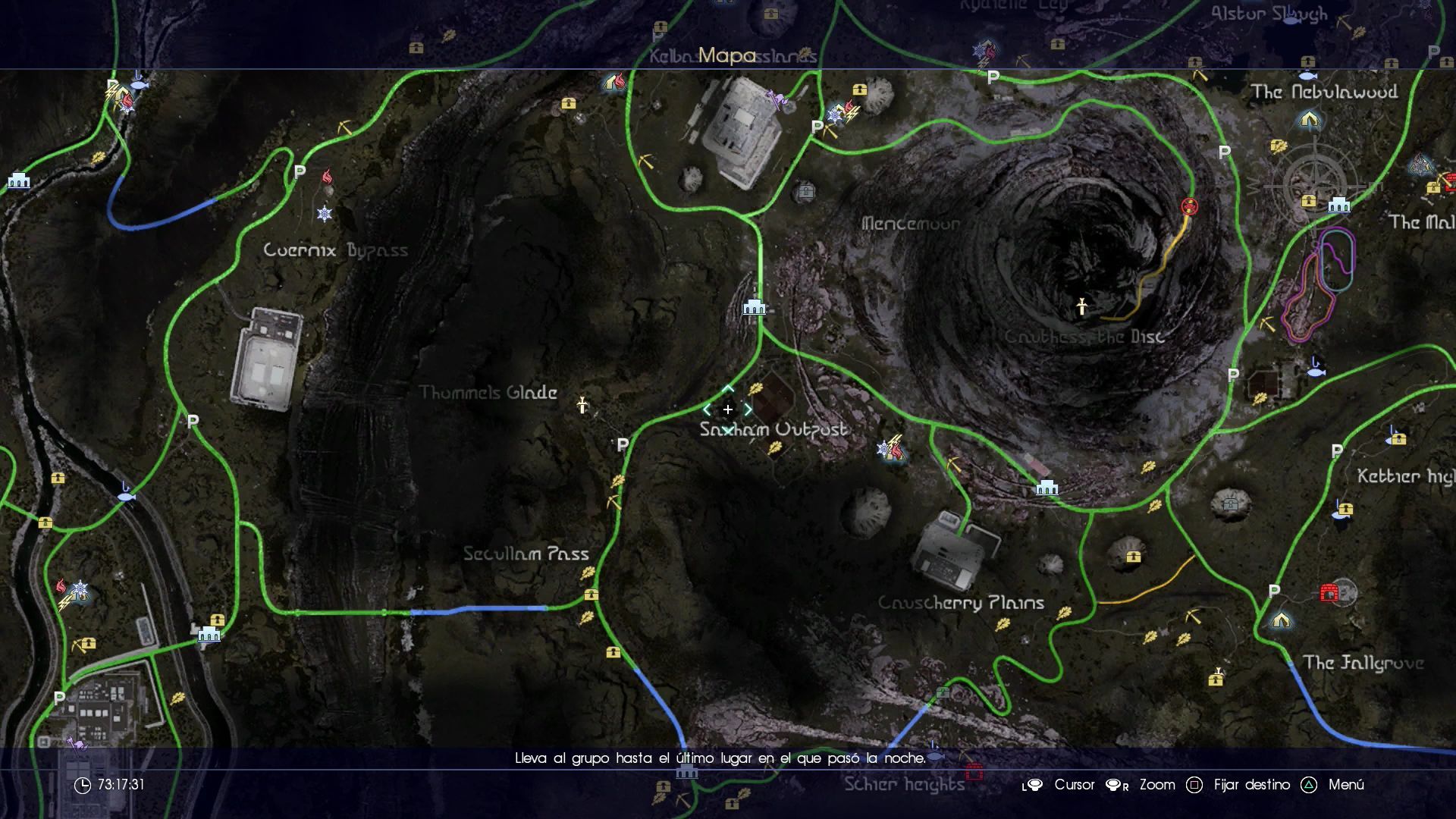Click the royal tomb icon in Thommels Glade
Image resolution: width=1456 pixels, height=819 pixels.
582,405
